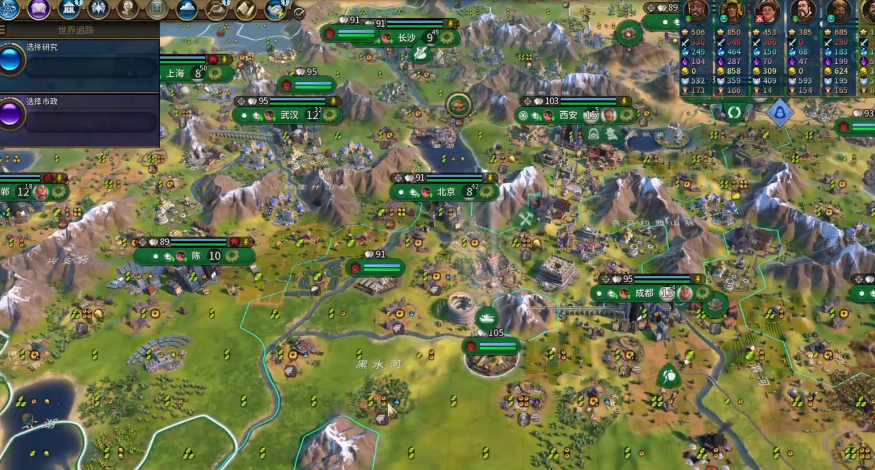Select the 武汉 city banner
This screenshot has width=875, height=470.
tap(288, 115)
